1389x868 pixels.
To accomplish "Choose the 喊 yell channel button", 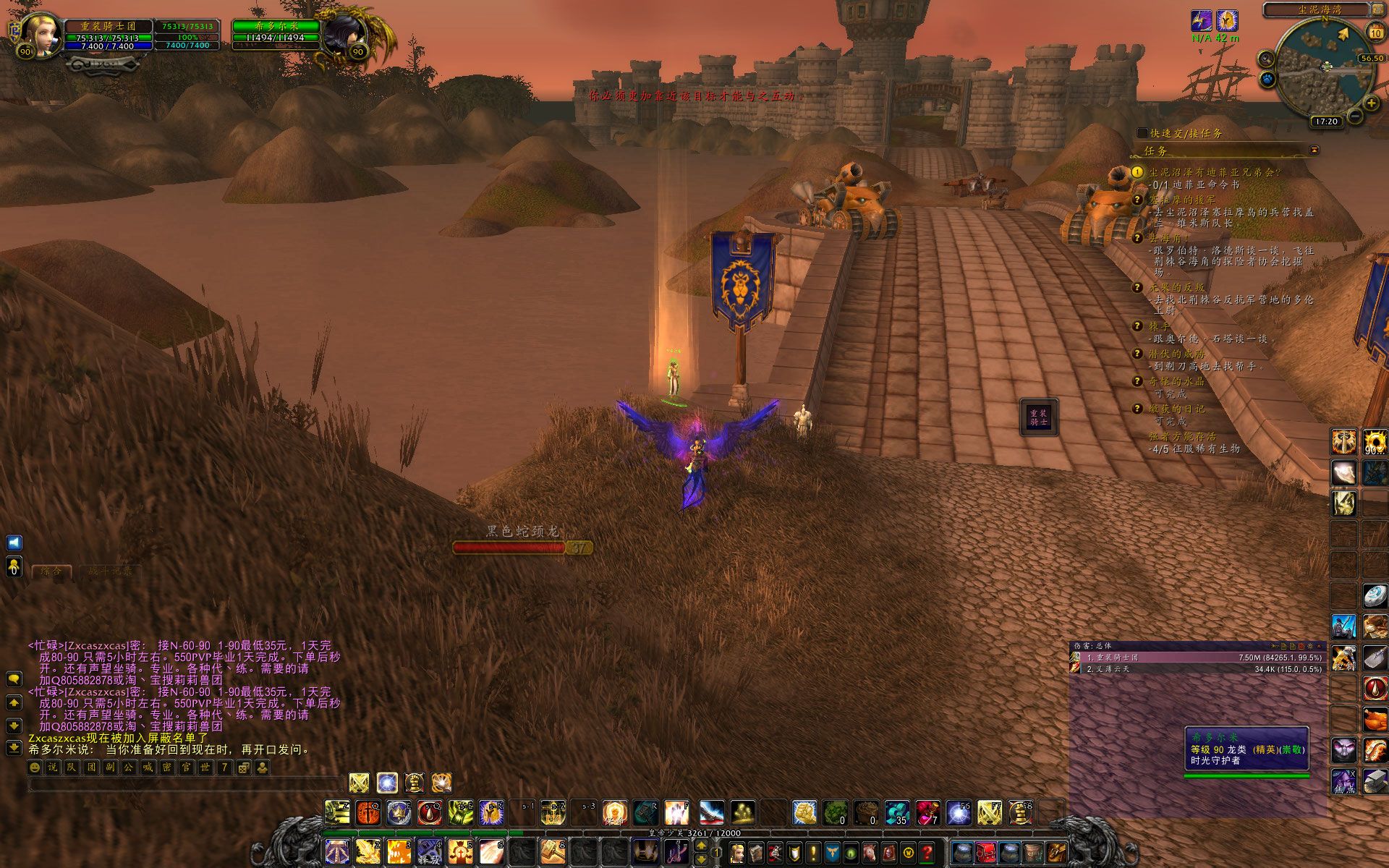I will point(148,767).
